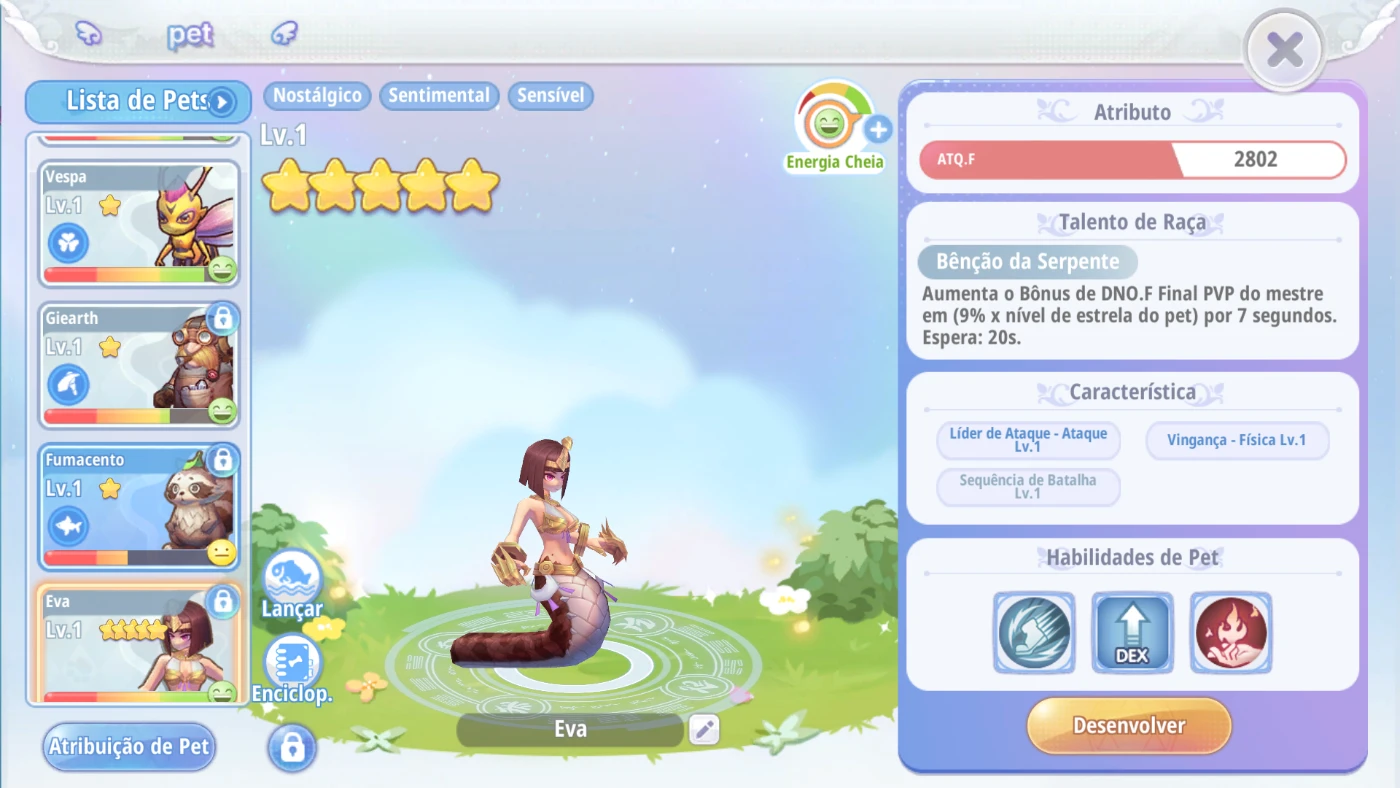
Task: Inspect Sequência de Batalha trait
Action: tap(1028, 487)
